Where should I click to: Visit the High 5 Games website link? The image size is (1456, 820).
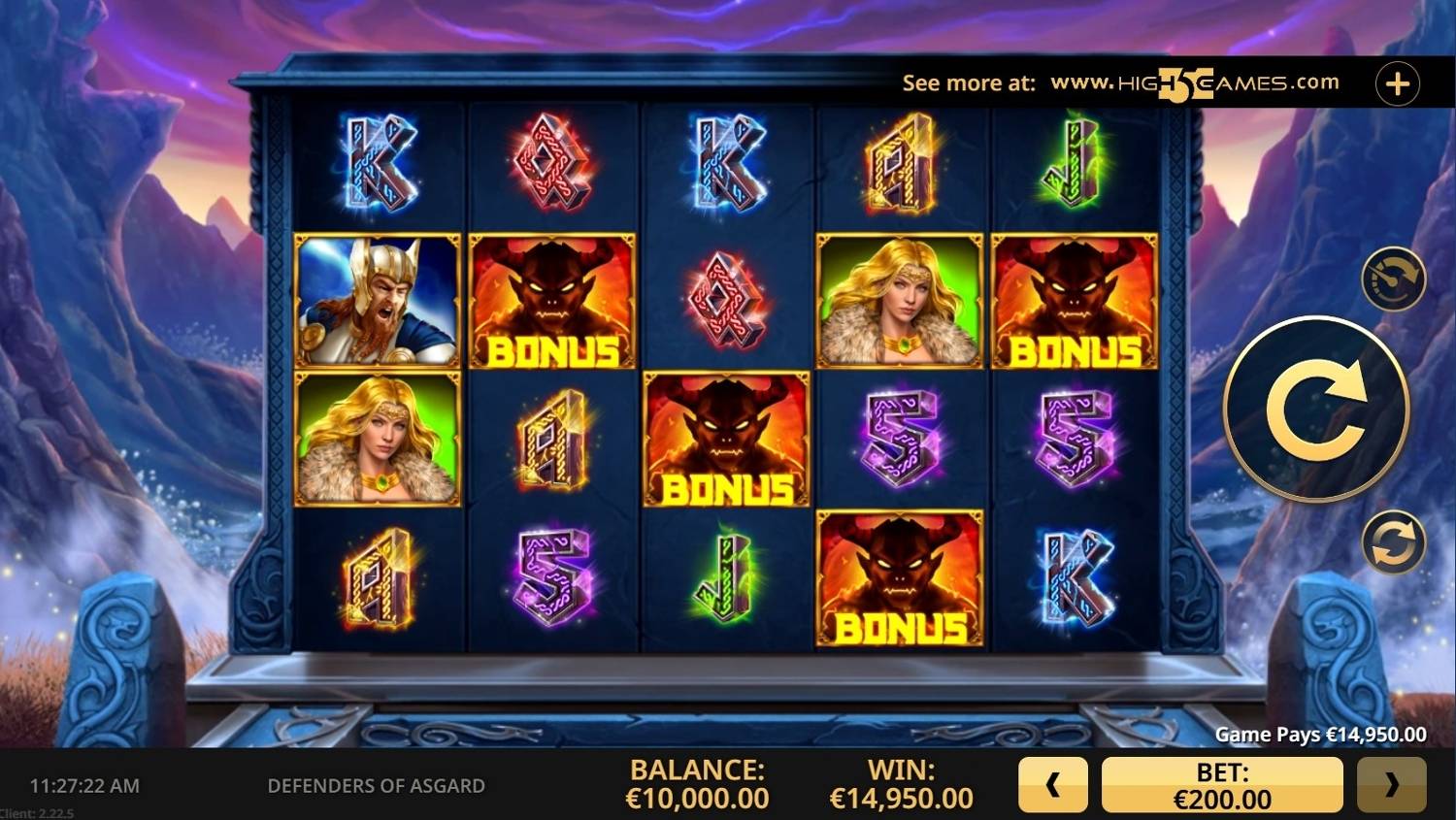[1194, 83]
